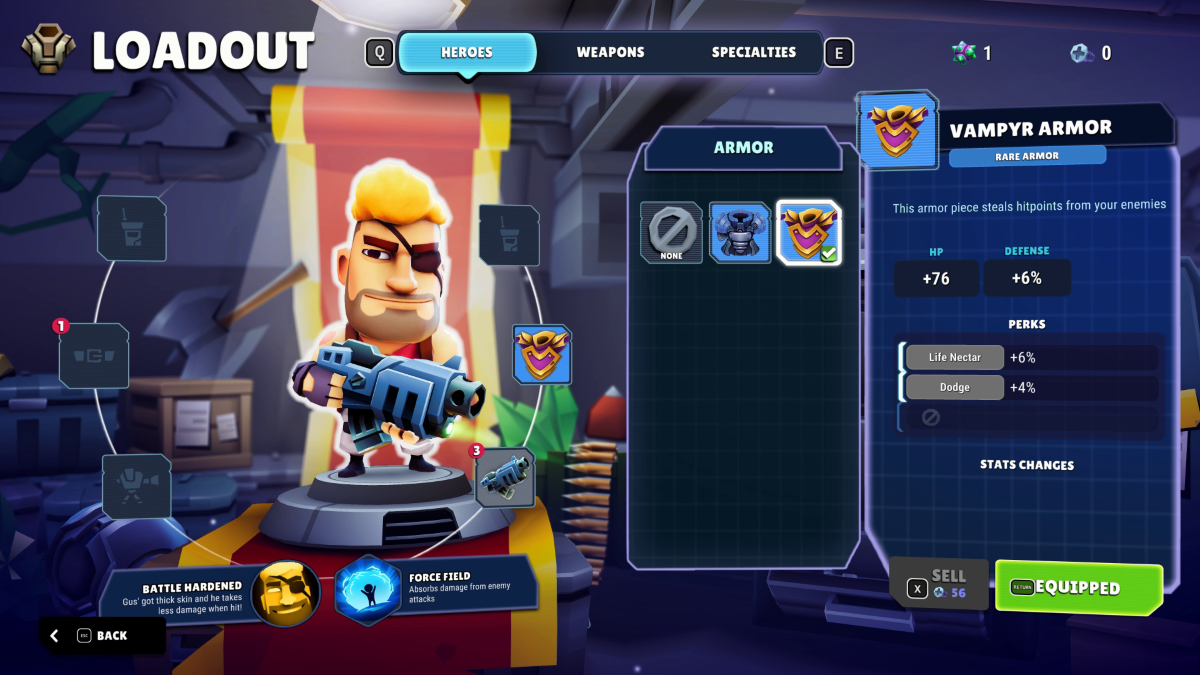Choose the dark blue armor piece

pos(740,233)
